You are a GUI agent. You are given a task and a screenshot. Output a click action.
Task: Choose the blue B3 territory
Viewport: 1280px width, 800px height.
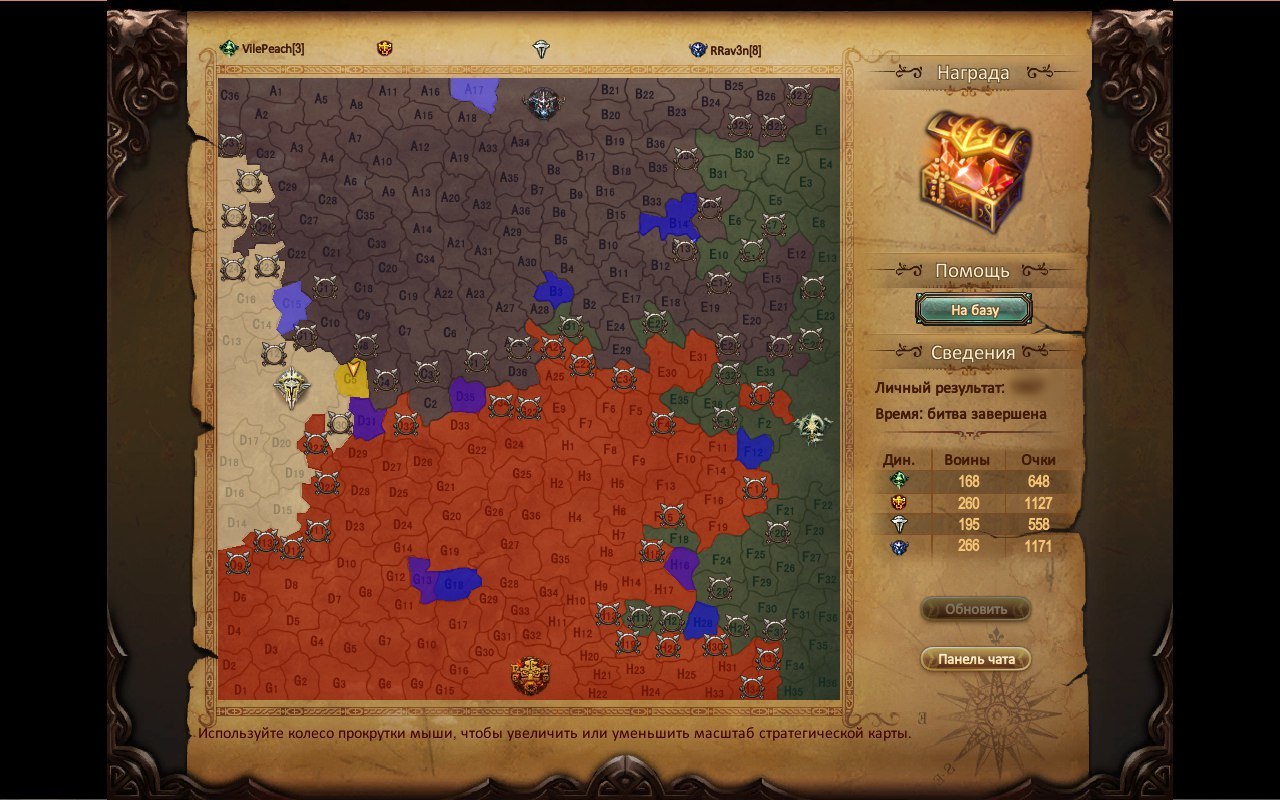554,290
